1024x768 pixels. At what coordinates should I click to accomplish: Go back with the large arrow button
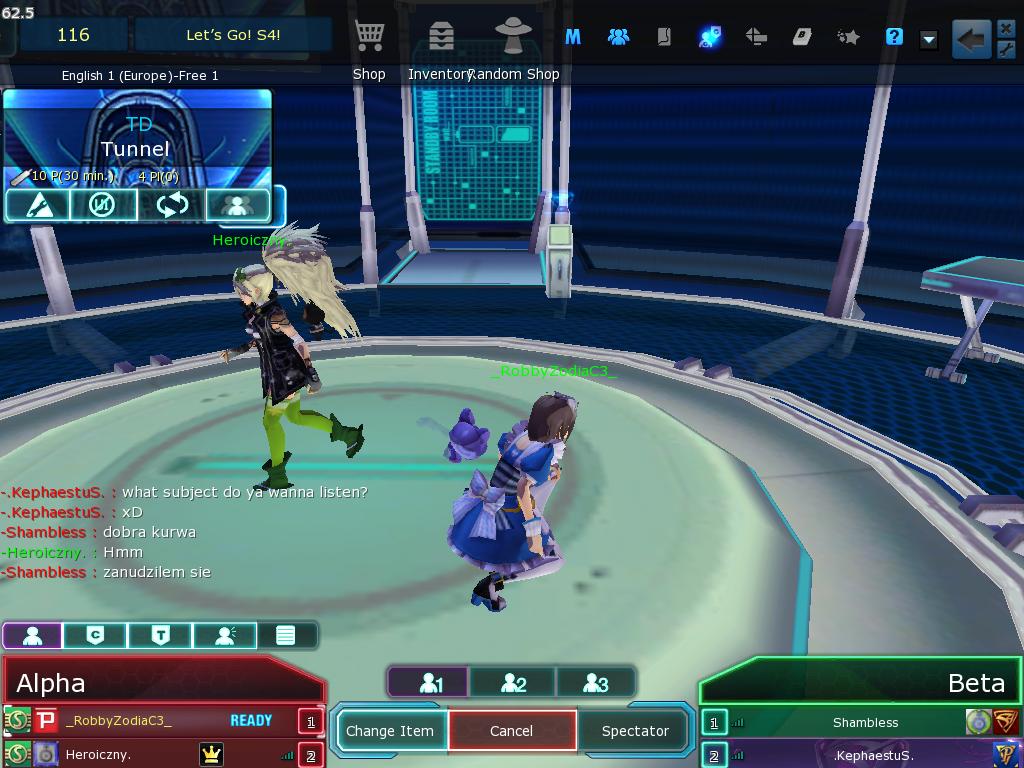coord(970,39)
